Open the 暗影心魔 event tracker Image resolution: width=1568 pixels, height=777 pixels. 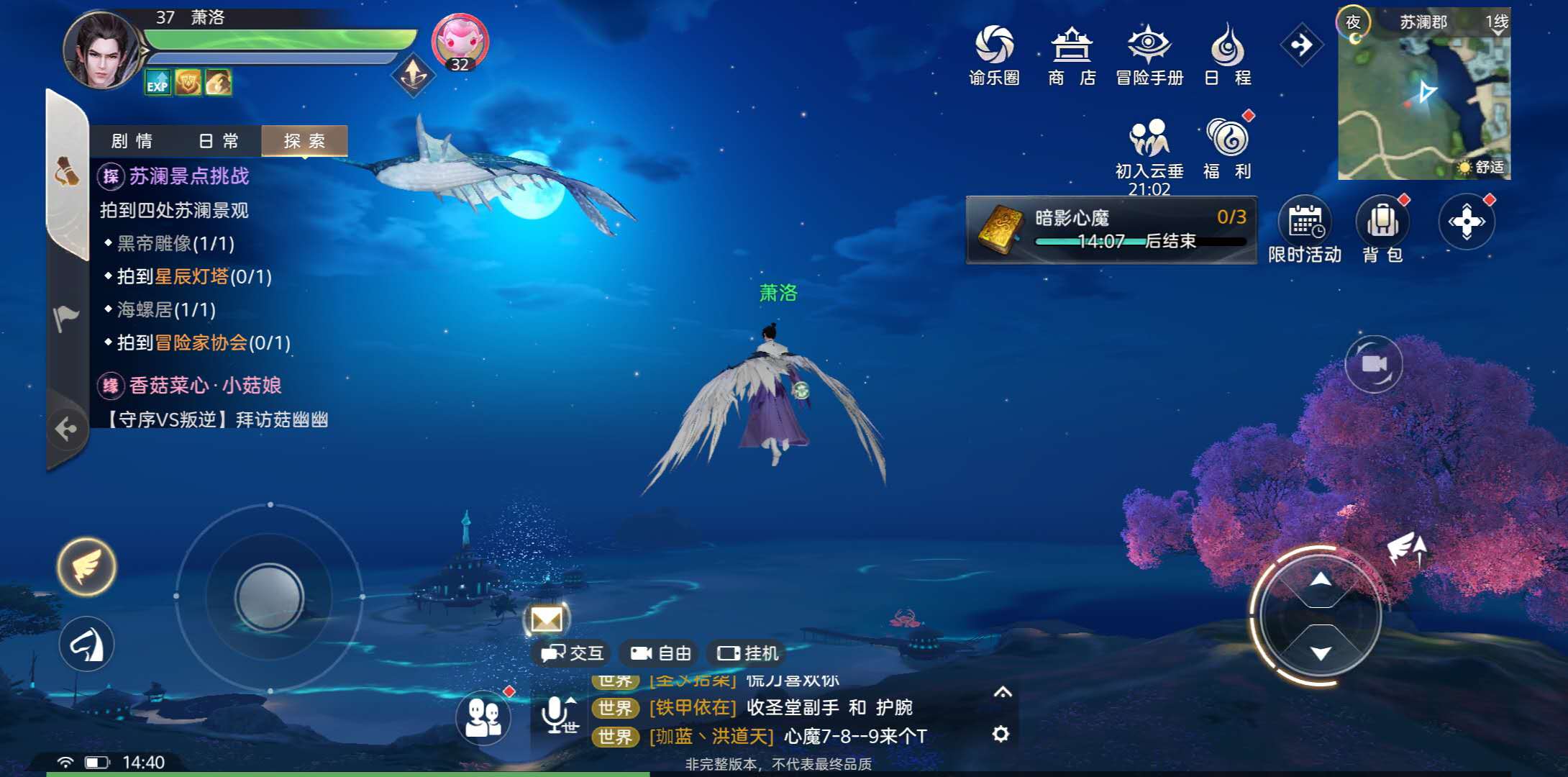(1111, 230)
